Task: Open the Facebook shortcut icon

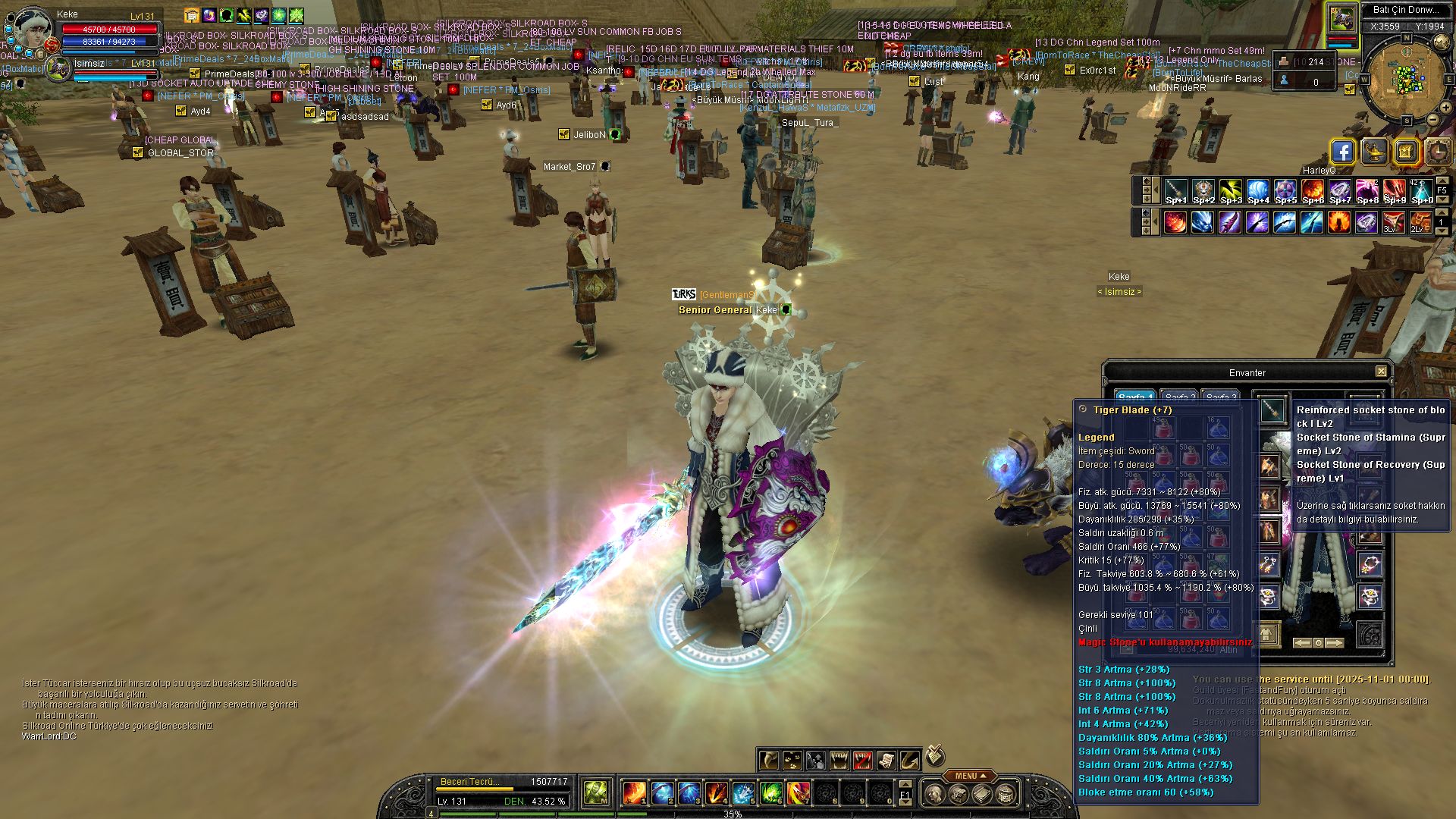Action: [1342, 152]
